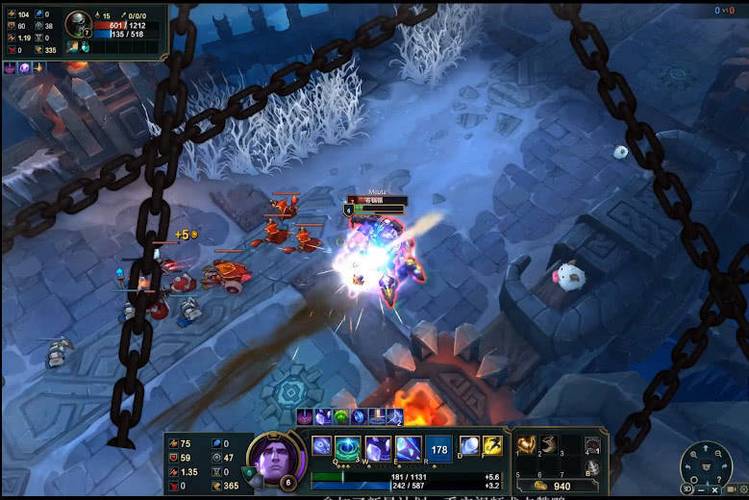Click the helmeted target portrait

[x=78, y=24]
